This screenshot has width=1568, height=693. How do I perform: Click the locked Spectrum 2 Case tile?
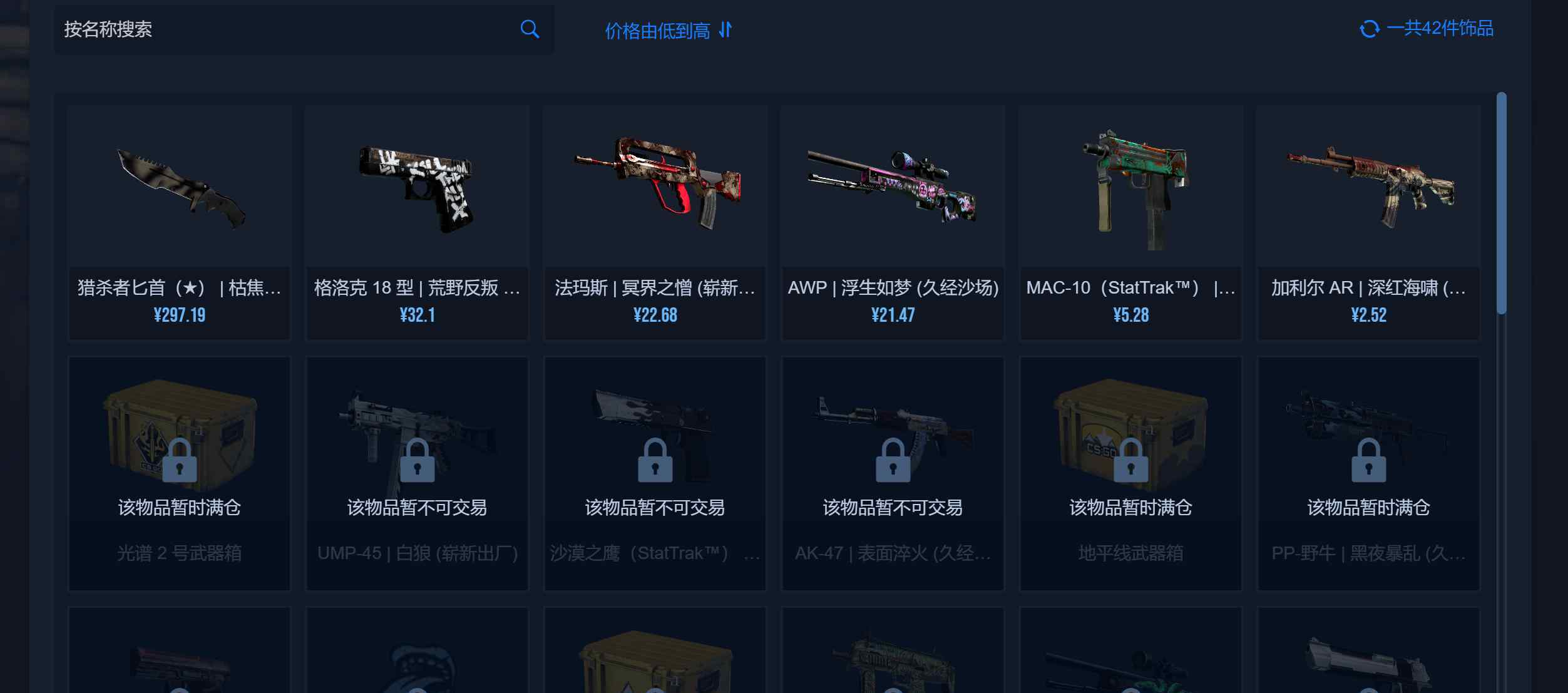click(x=180, y=473)
